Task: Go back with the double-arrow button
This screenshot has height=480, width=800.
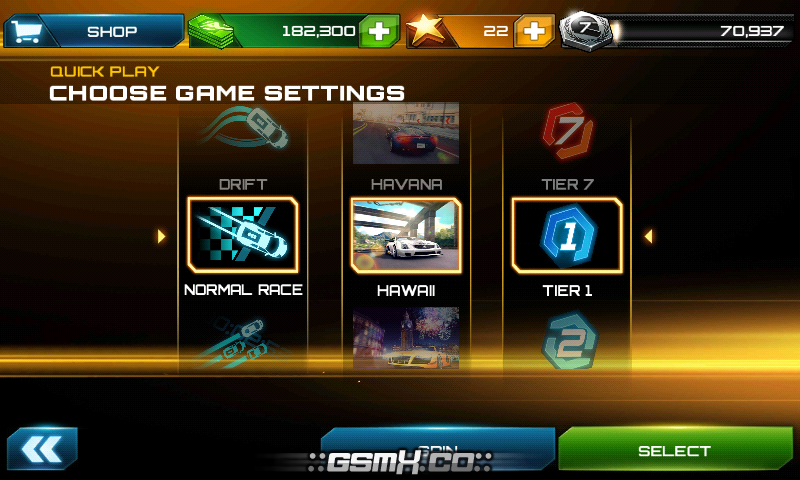Action: pos(42,449)
